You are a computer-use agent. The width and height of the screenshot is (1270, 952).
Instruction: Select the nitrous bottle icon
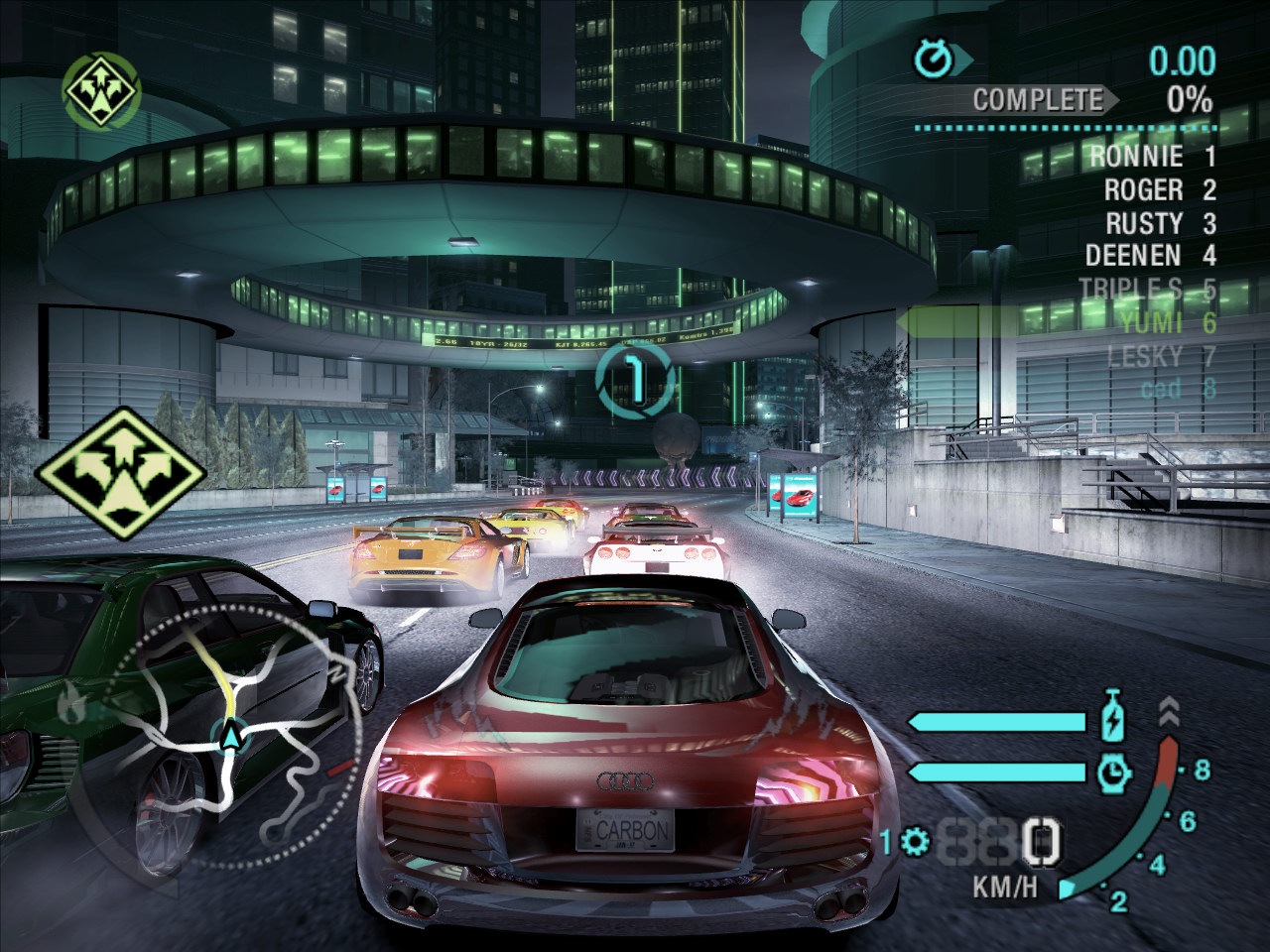(x=1115, y=718)
